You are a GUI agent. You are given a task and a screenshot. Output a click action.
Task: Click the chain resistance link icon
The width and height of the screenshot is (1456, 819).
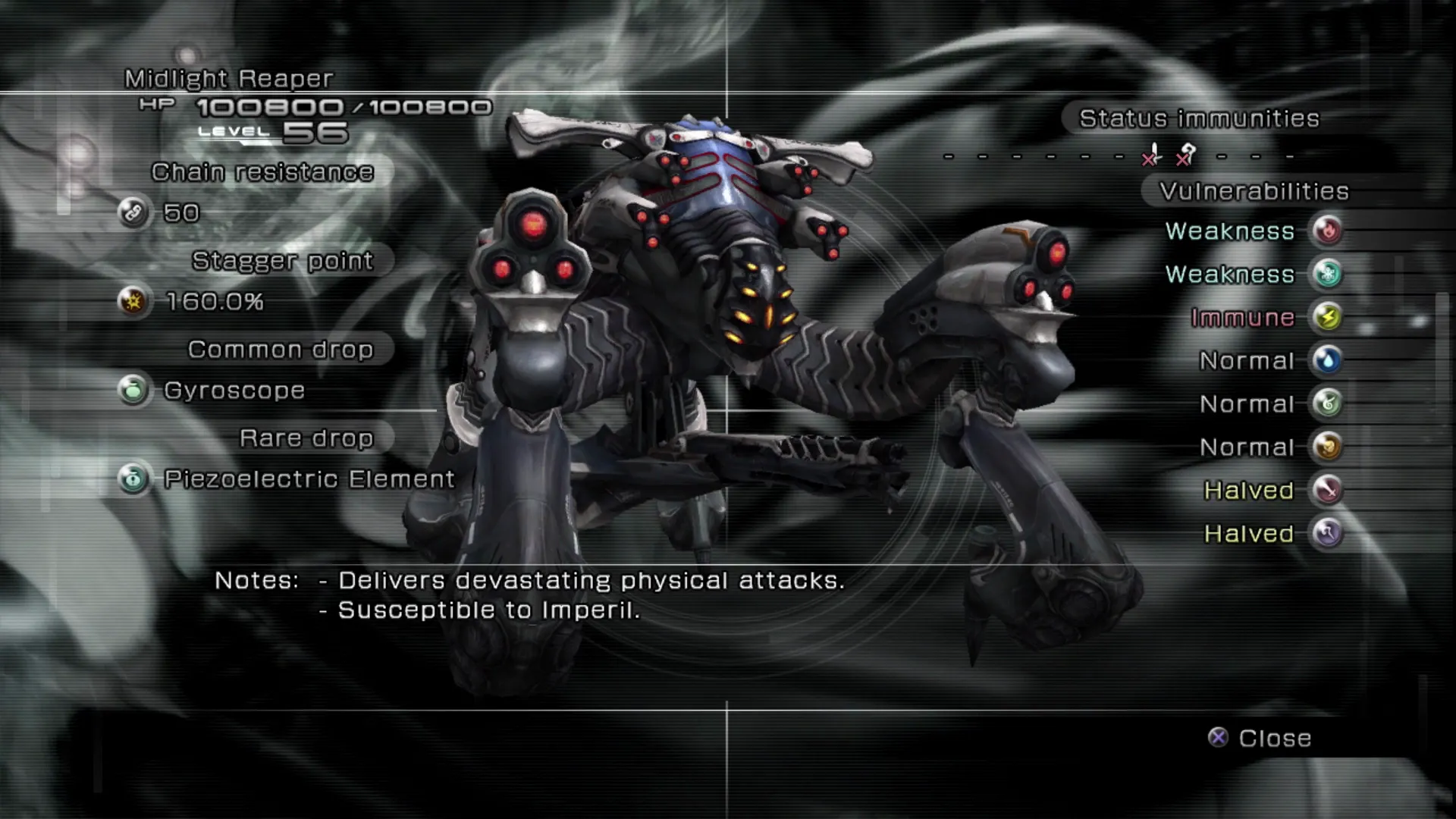coord(133,212)
